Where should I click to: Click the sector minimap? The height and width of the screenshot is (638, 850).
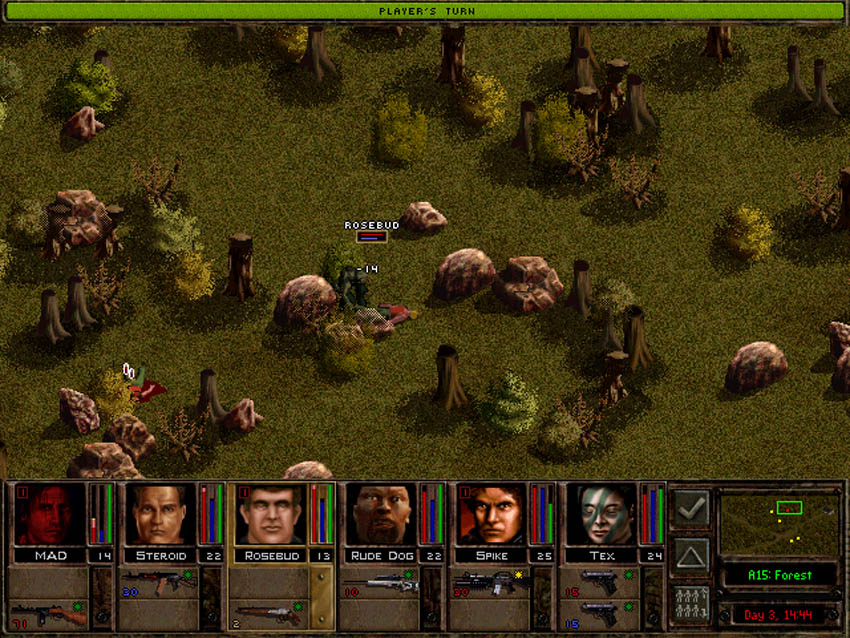point(780,523)
